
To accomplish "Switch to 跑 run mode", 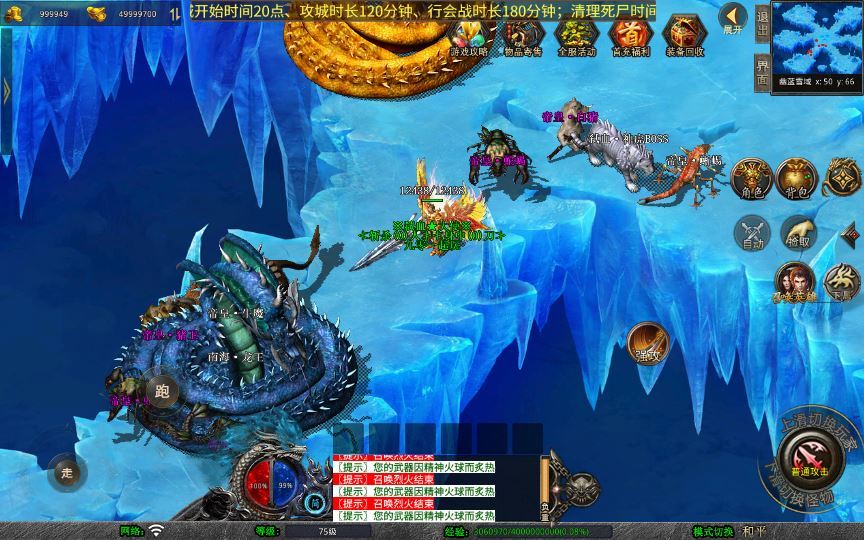I will click(x=162, y=391).
